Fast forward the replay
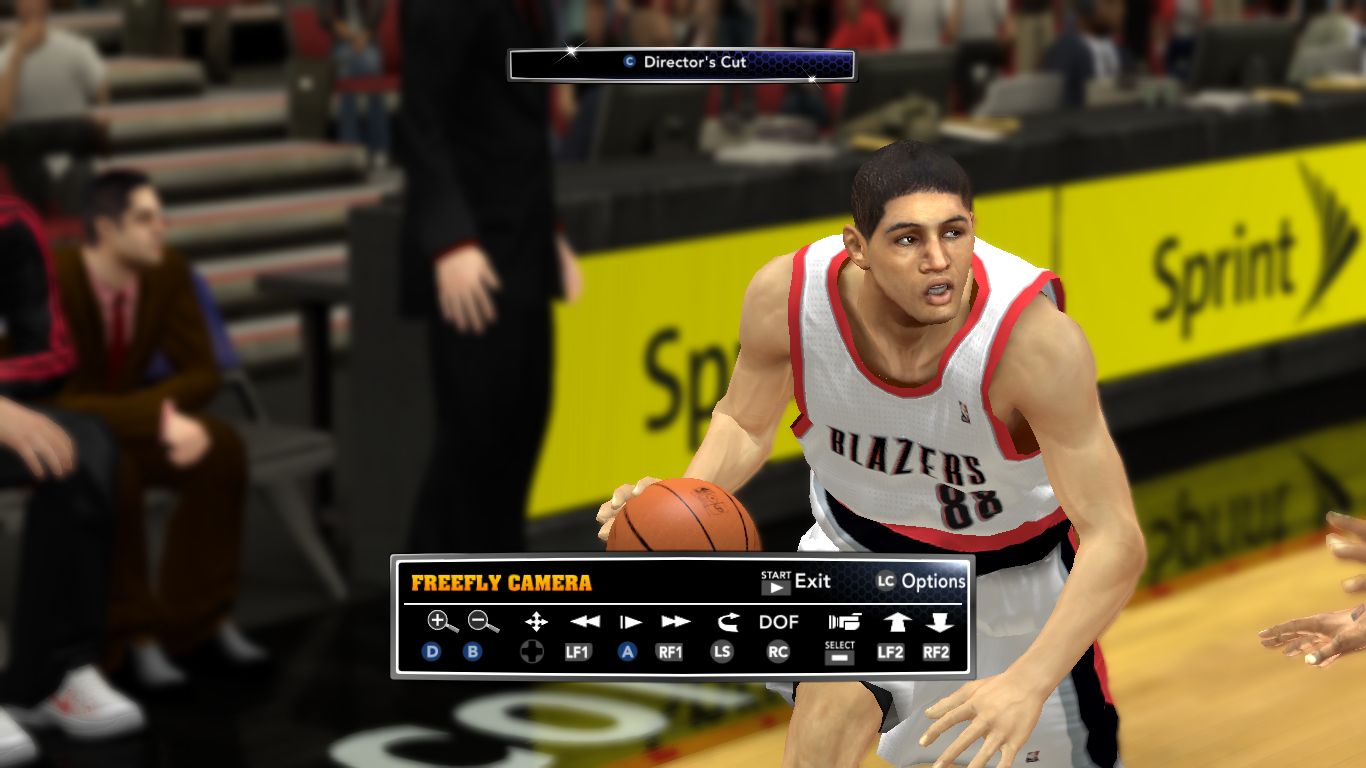 pos(676,622)
